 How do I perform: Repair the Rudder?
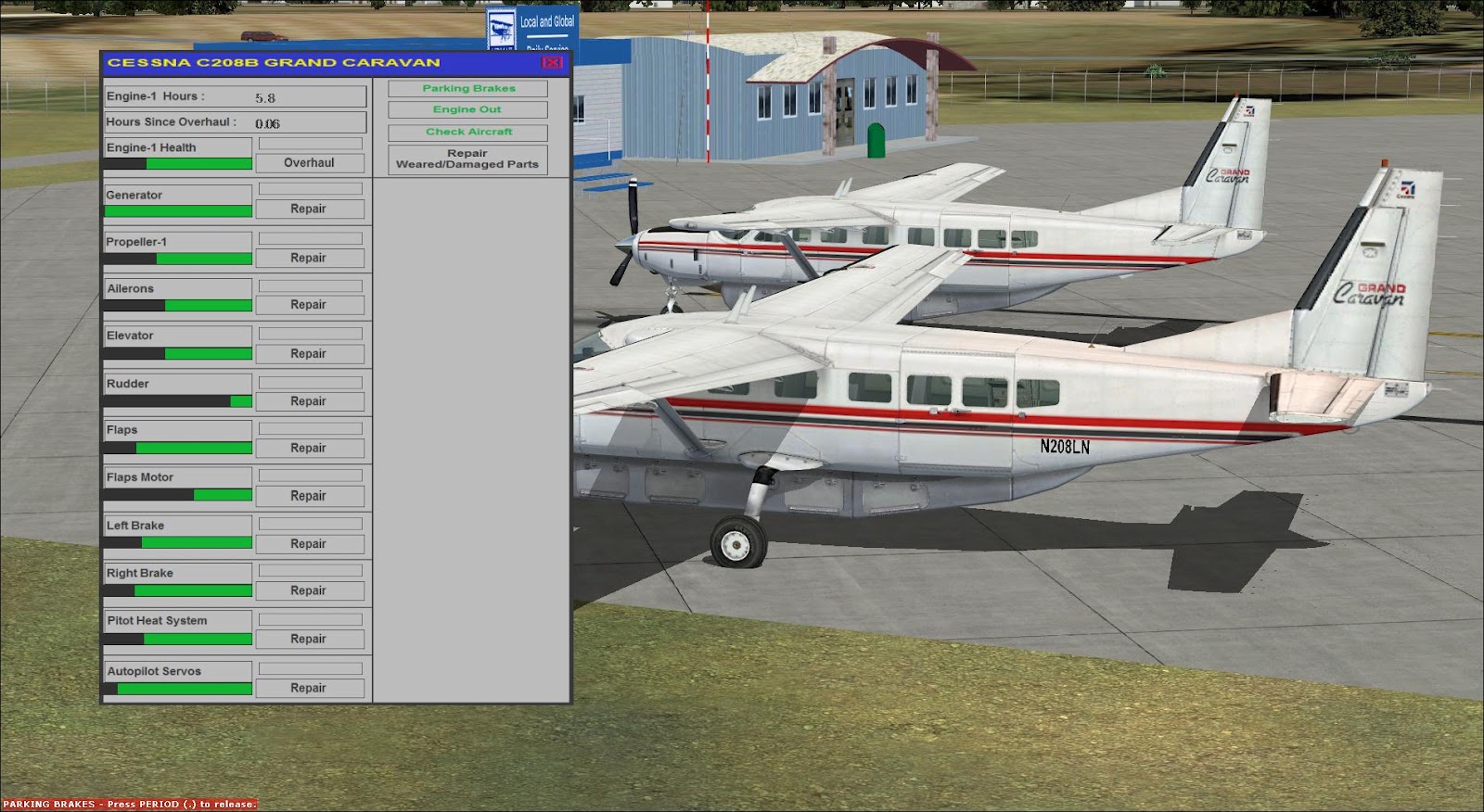click(311, 400)
